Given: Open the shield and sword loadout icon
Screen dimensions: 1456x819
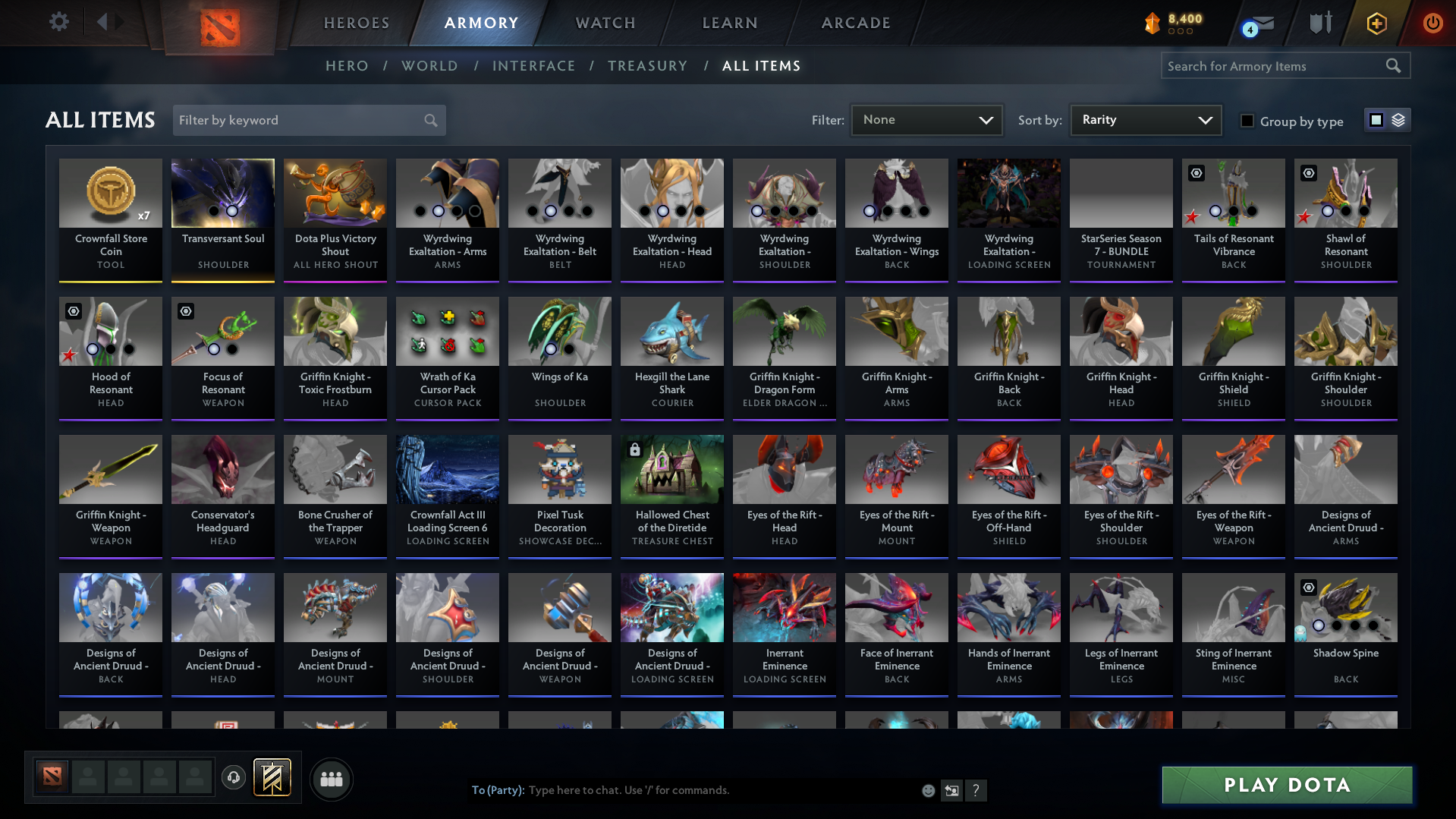Looking at the screenshot, I should [1319, 23].
